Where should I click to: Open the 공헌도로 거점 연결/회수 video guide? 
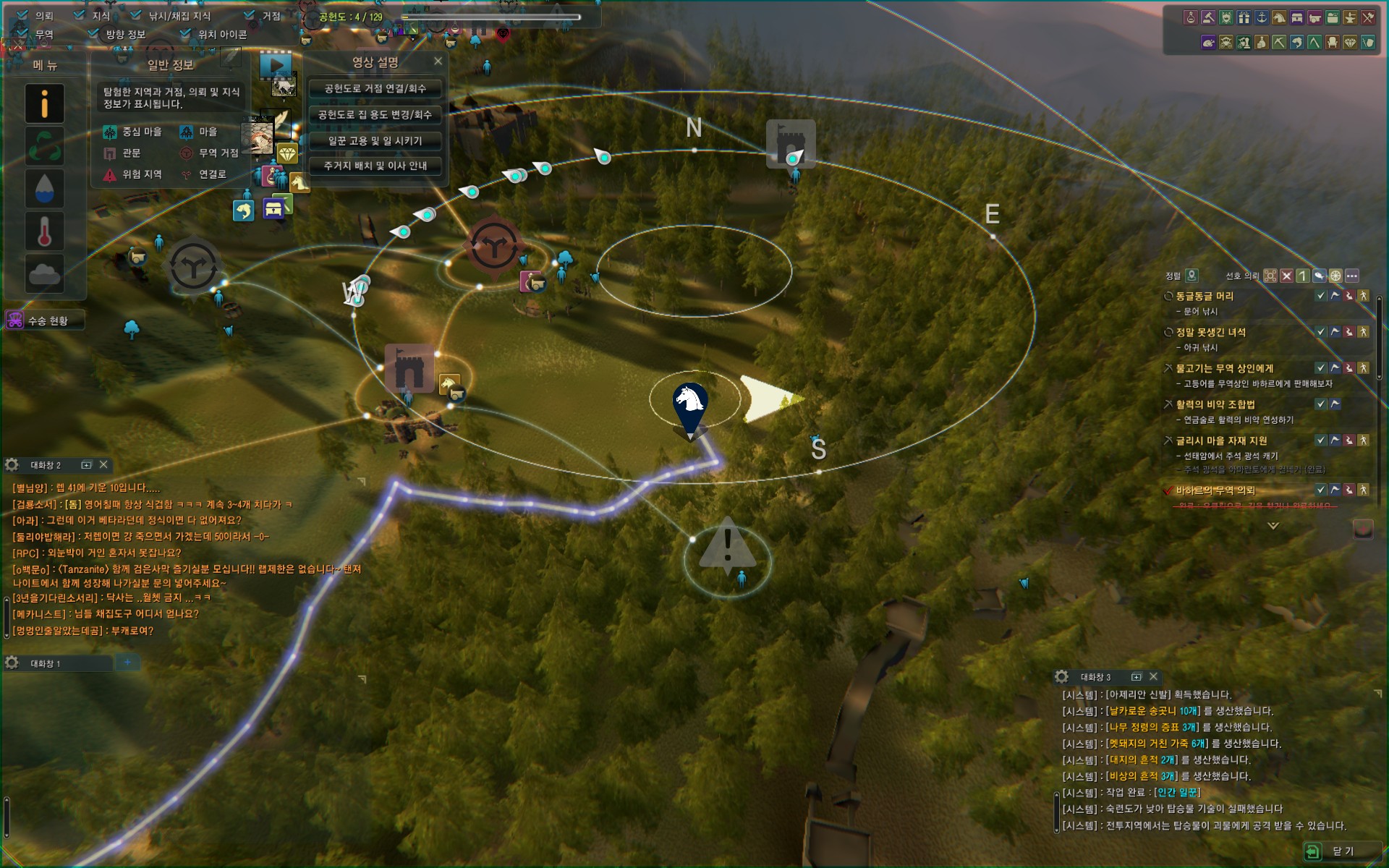[375, 88]
